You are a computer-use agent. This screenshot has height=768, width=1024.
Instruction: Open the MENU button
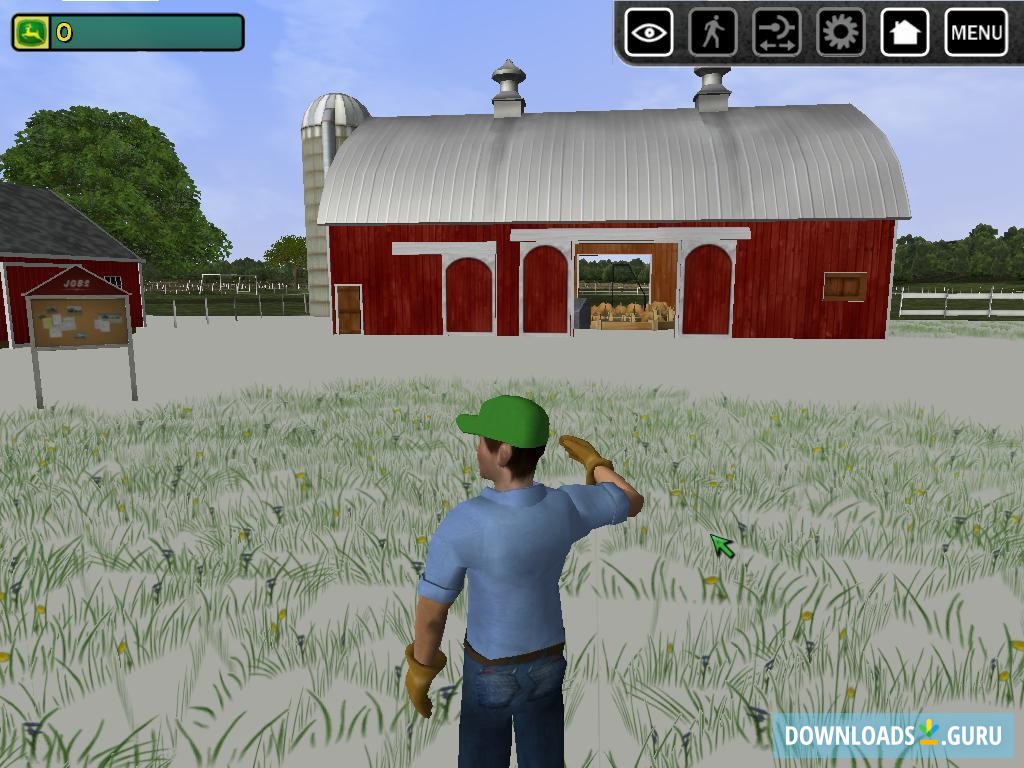[x=976, y=33]
